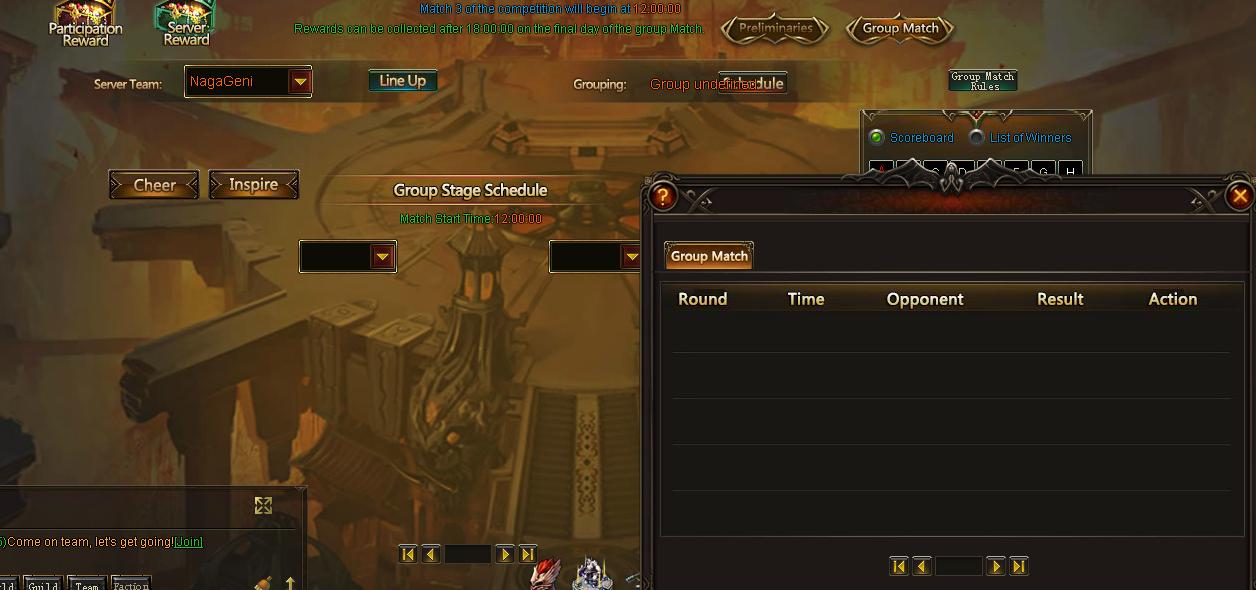Select the Group Match stage button
The height and width of the screenshot is (590, 1256).
(900, 29)
